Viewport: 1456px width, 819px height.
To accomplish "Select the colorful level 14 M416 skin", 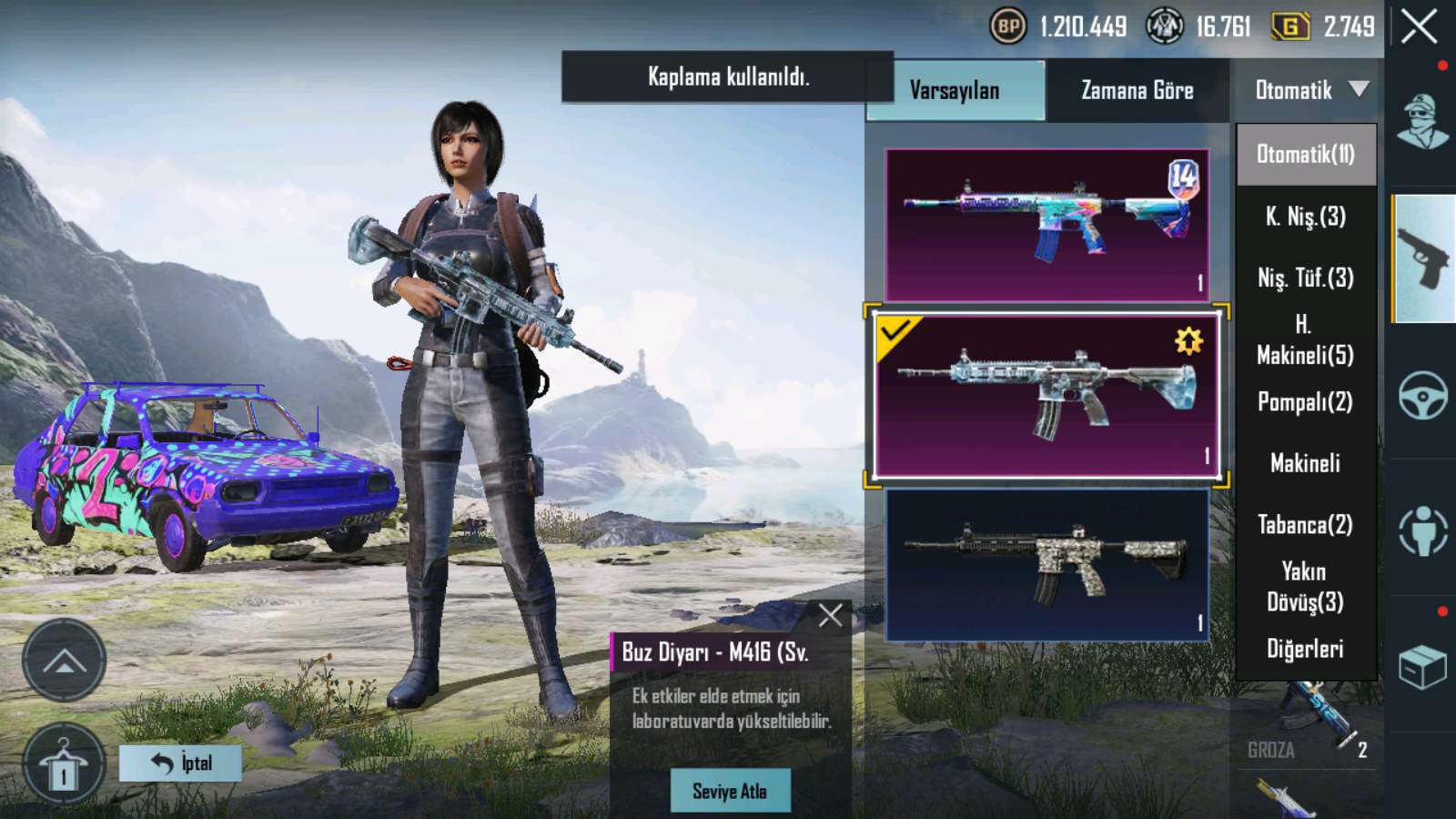I will [x=1046, y=225].
